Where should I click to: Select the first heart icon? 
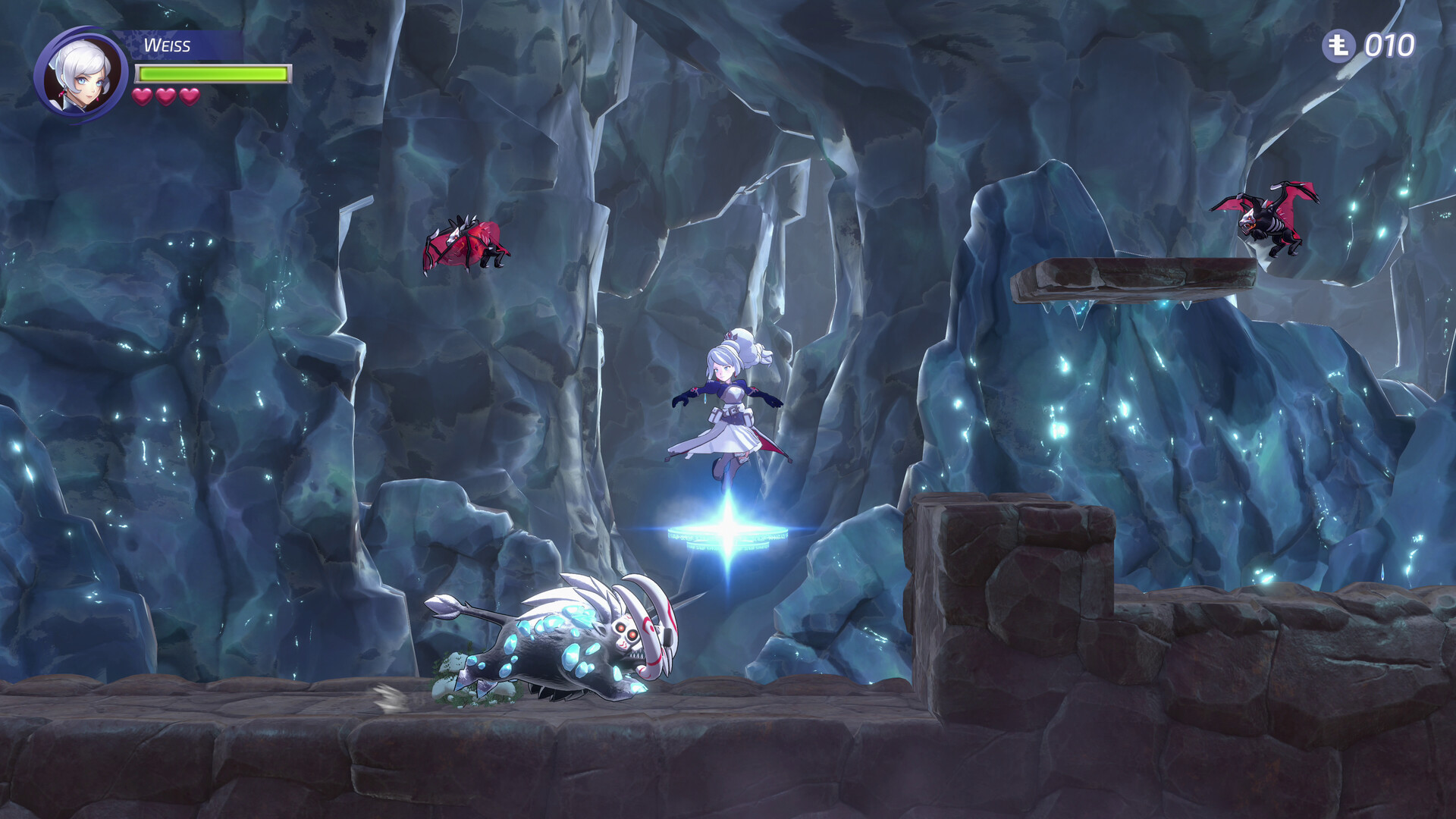click(x=141, y=97)
